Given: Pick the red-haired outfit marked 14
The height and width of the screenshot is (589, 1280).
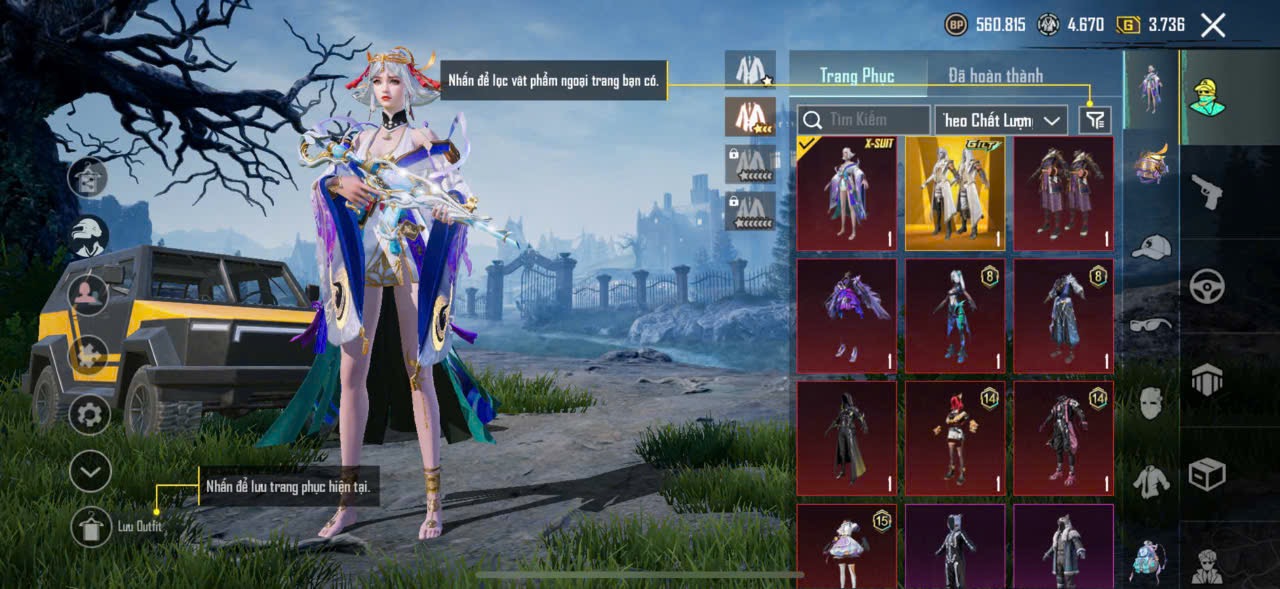Looking at the screenshot, I should (955, 438).
